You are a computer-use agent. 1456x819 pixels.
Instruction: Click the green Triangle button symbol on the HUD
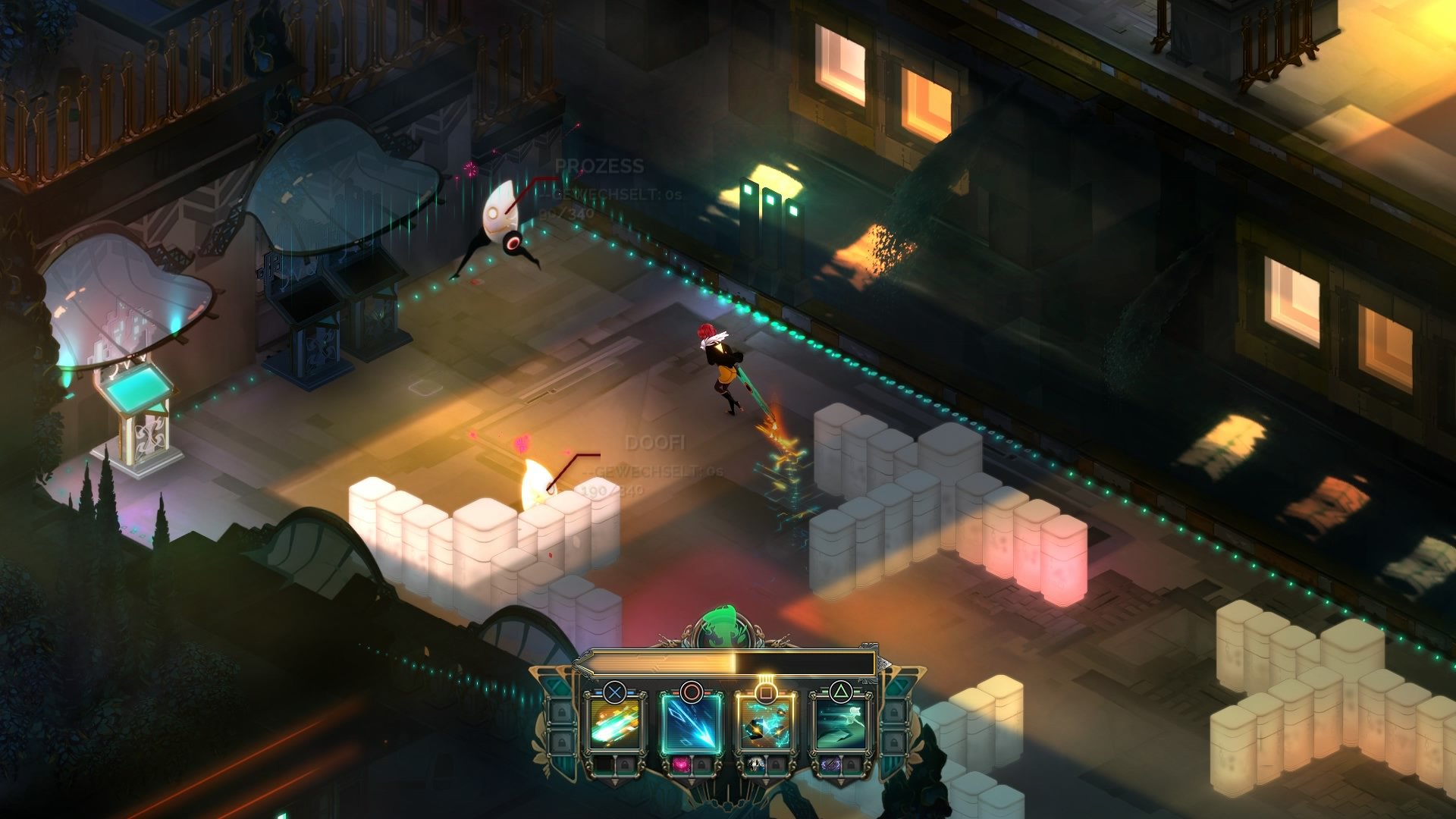coord(842,690)
